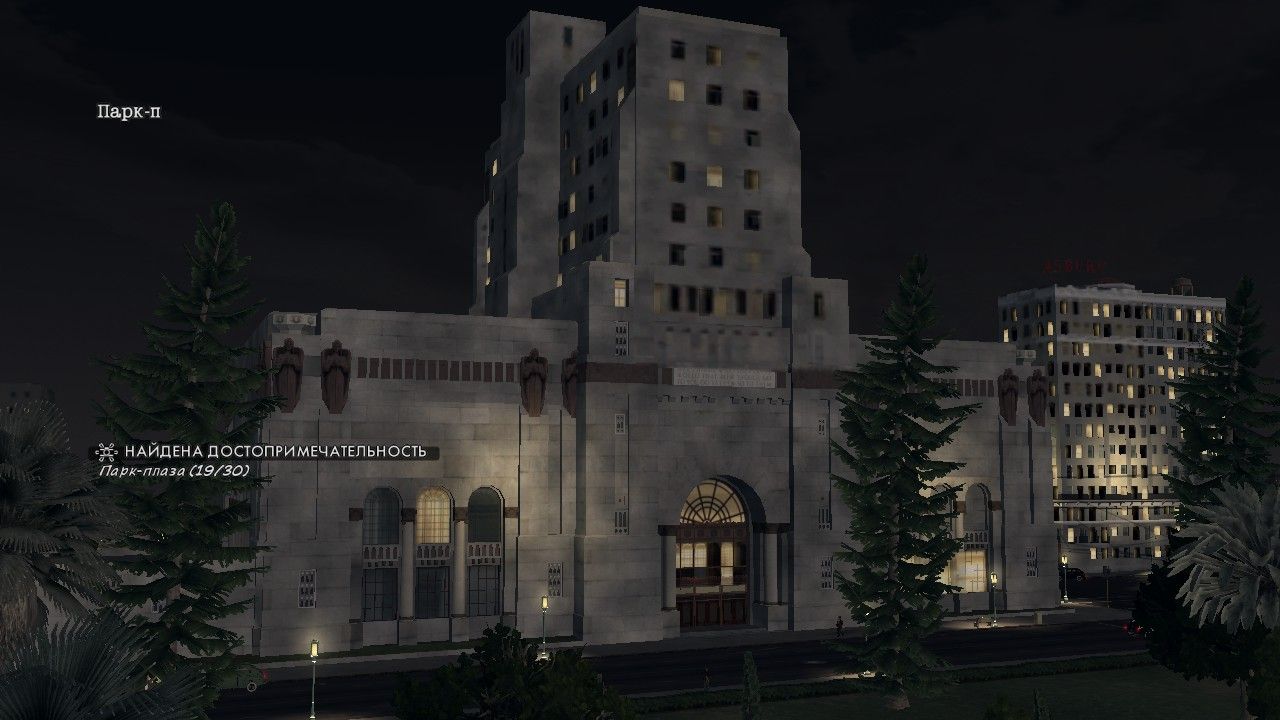This screenshot has height=720, width=1280.
Task: Click the rightmost eagle statue on facade
Action: 1037,393
